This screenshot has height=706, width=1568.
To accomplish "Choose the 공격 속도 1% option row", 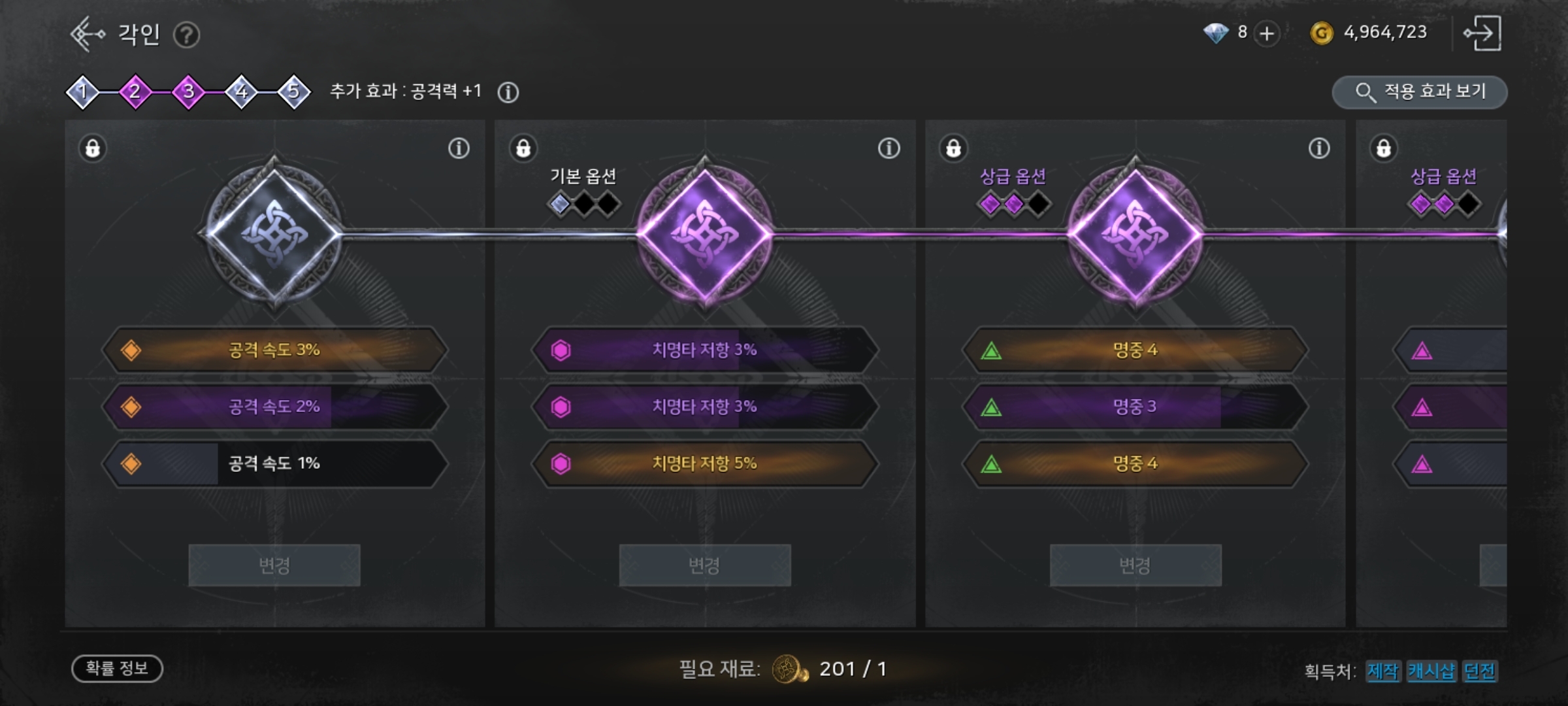I will coord(274,463).
